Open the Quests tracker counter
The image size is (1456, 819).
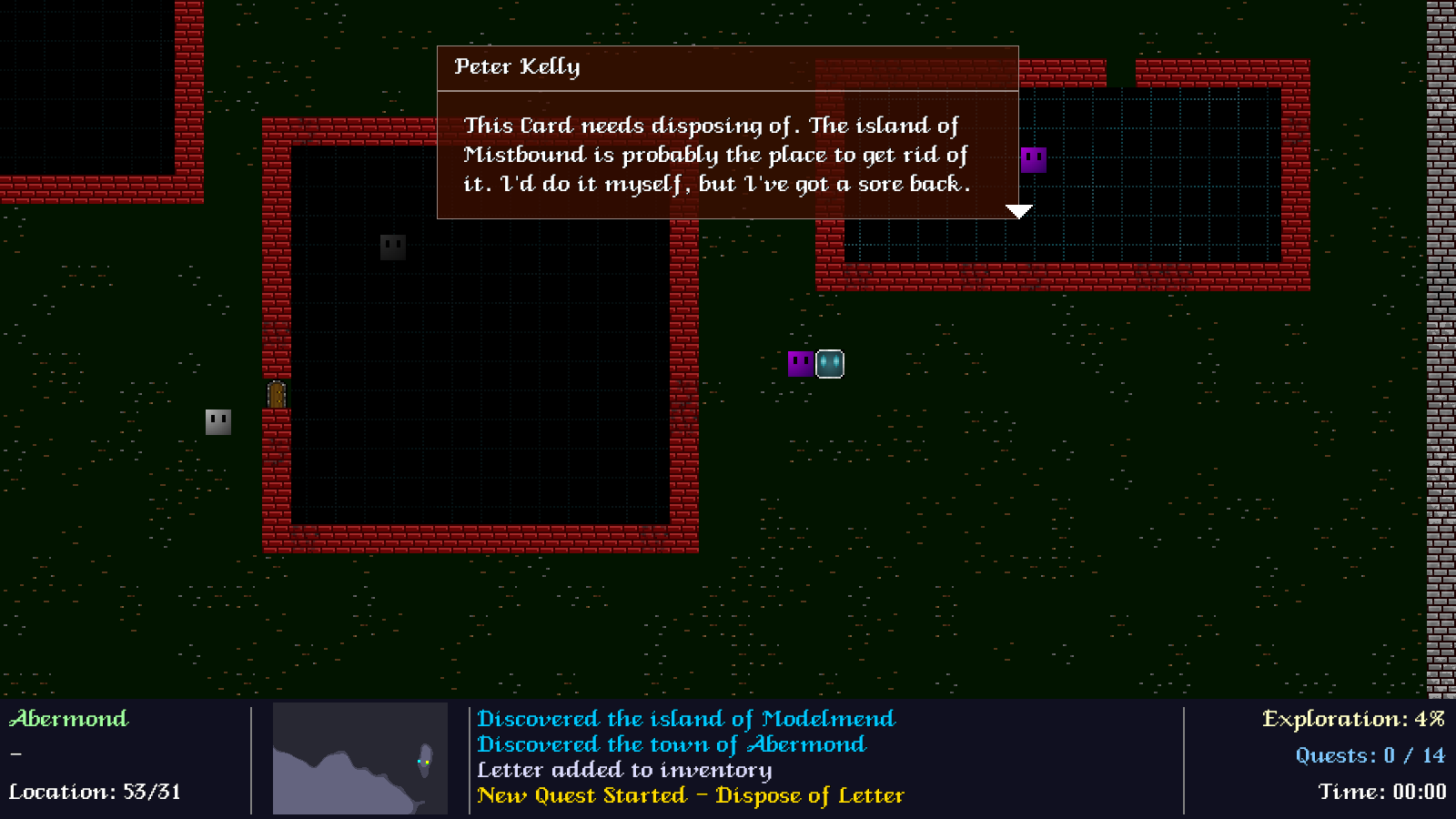pos(1370,755)
